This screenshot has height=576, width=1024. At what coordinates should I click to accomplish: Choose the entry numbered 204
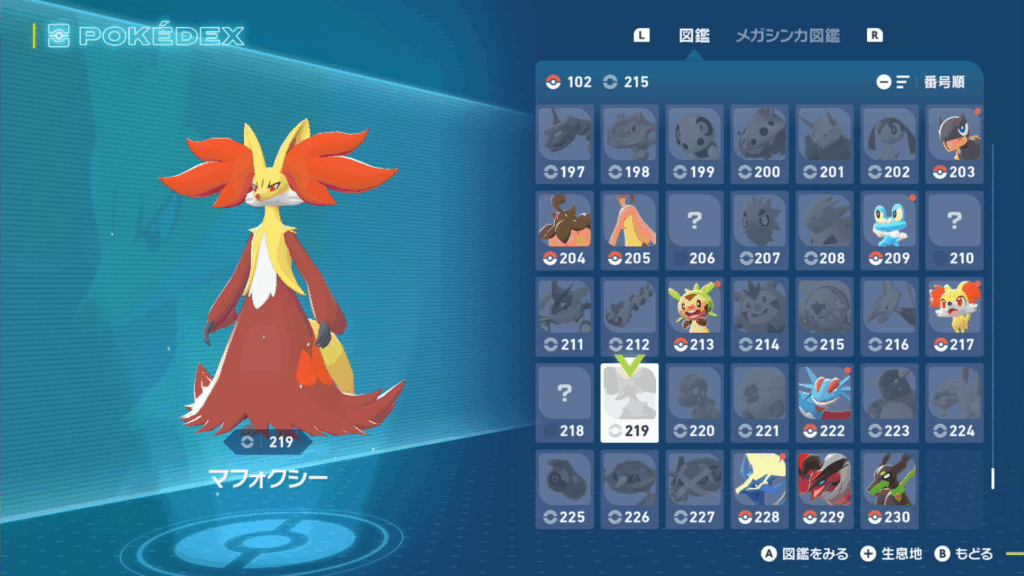[x=565, y=230]
